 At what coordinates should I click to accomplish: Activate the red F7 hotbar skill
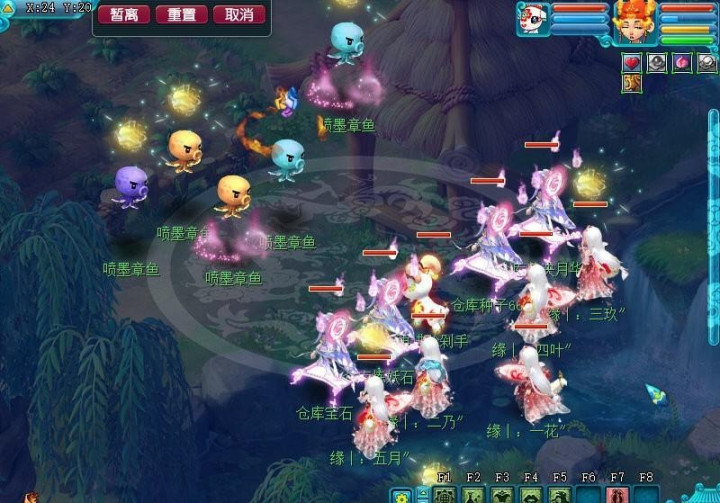[617, 495]
